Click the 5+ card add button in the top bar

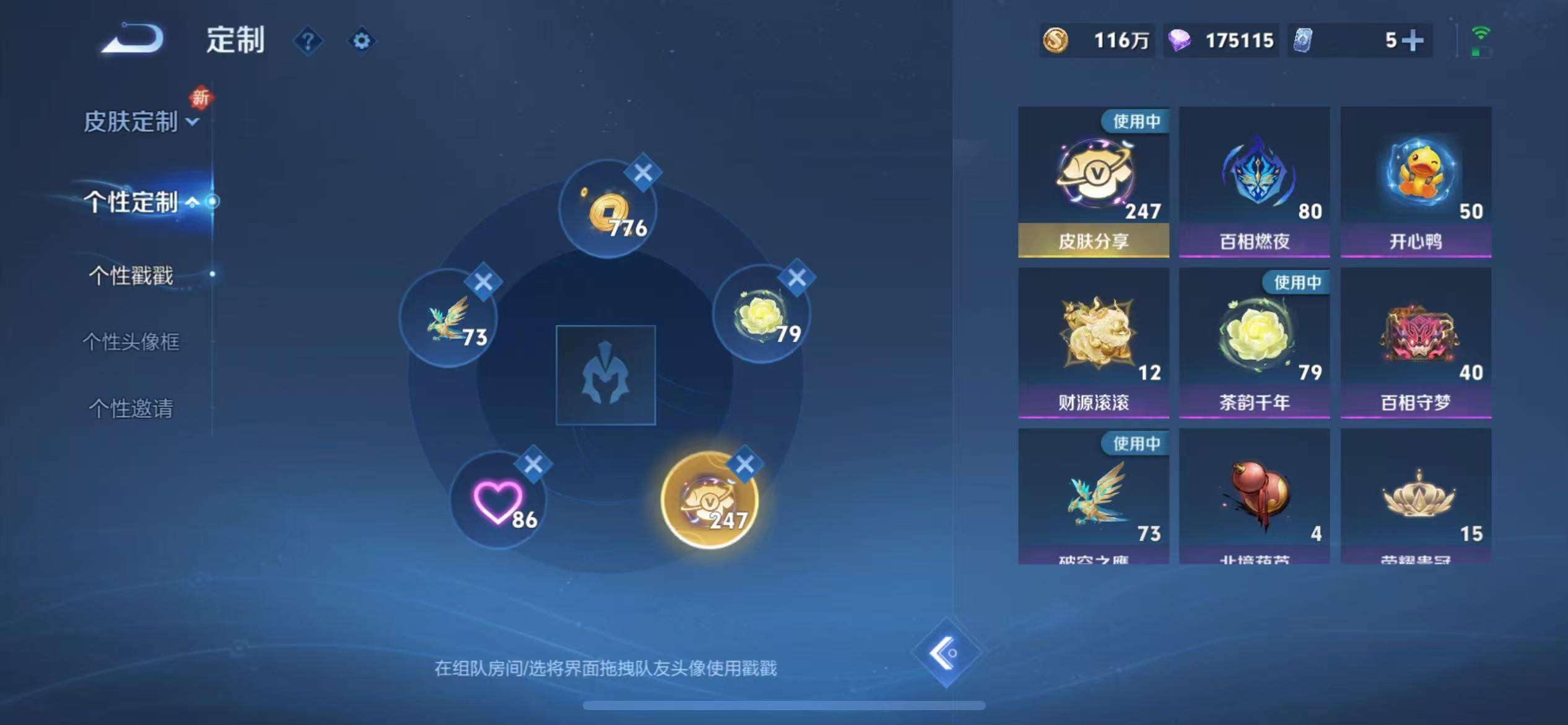click(x=1414, y=40)
